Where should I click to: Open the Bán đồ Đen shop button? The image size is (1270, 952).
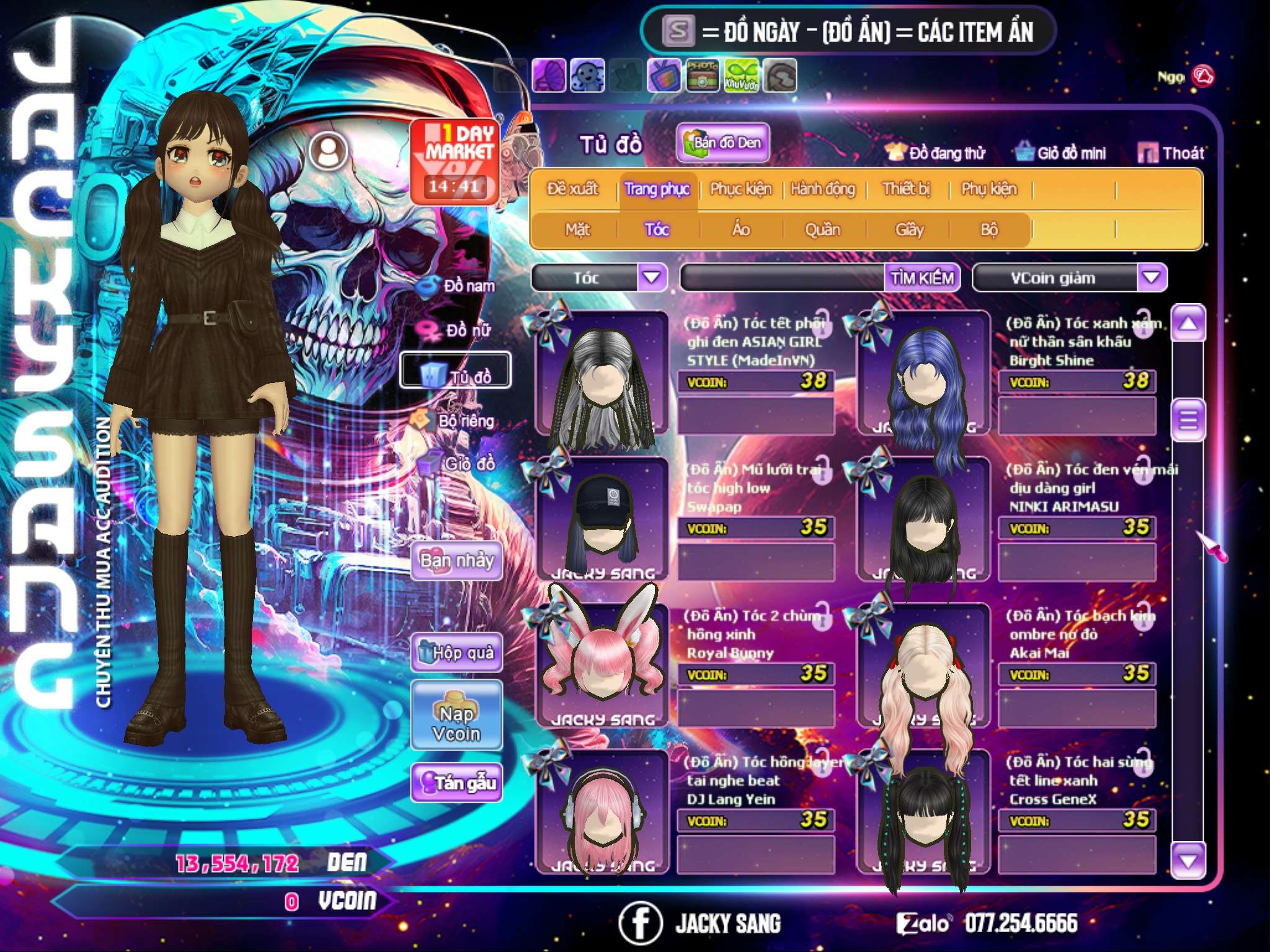coord(722,143)
